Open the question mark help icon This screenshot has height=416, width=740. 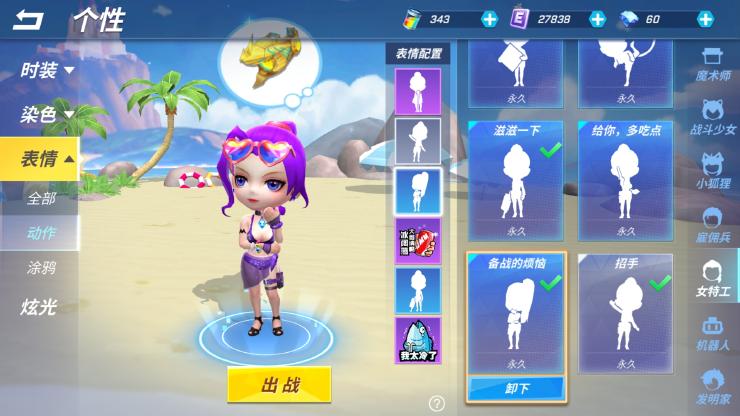[x=436, y=404]
